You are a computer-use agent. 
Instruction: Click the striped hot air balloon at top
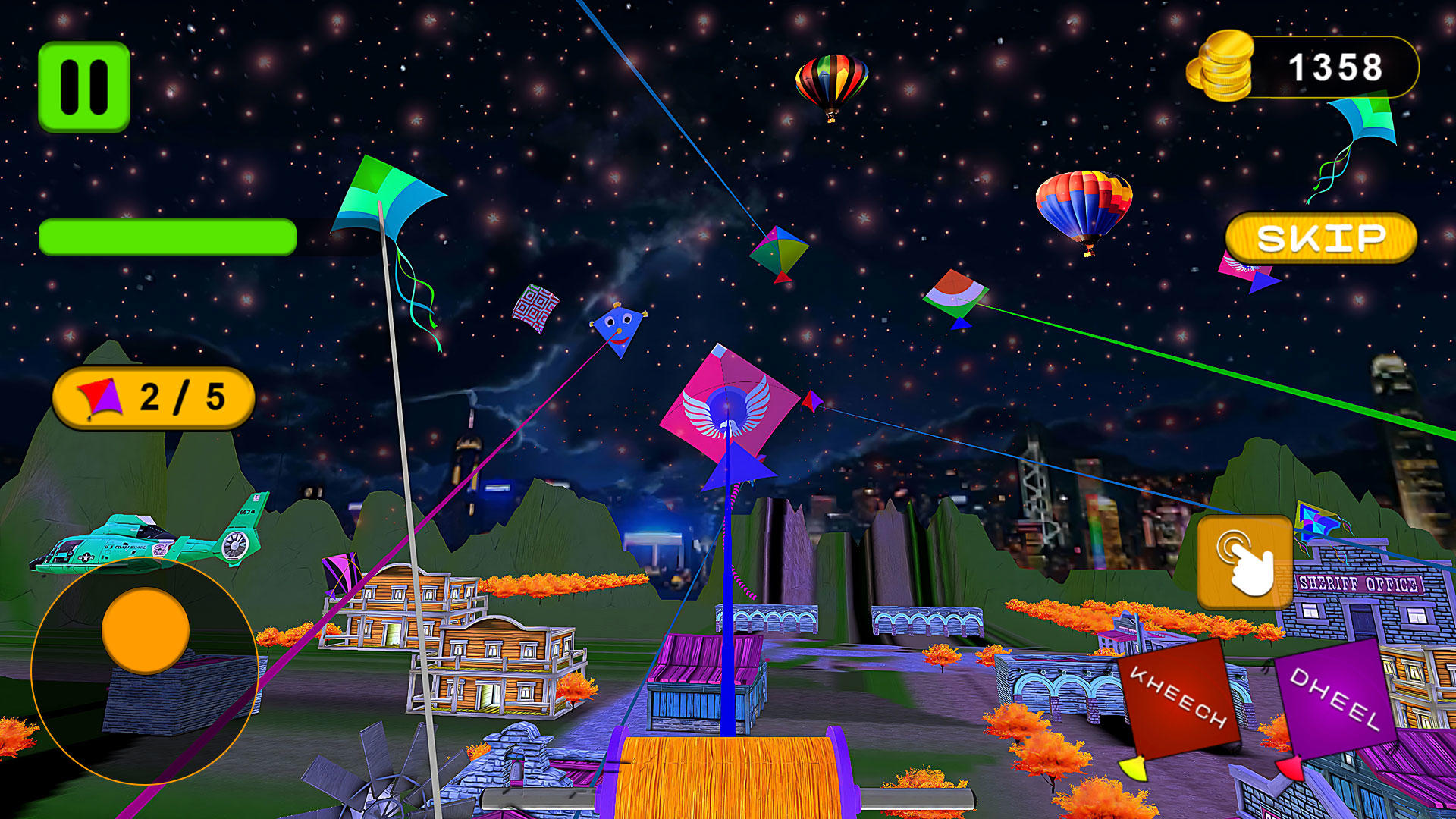pyautogui.click(x=833, y=80)
